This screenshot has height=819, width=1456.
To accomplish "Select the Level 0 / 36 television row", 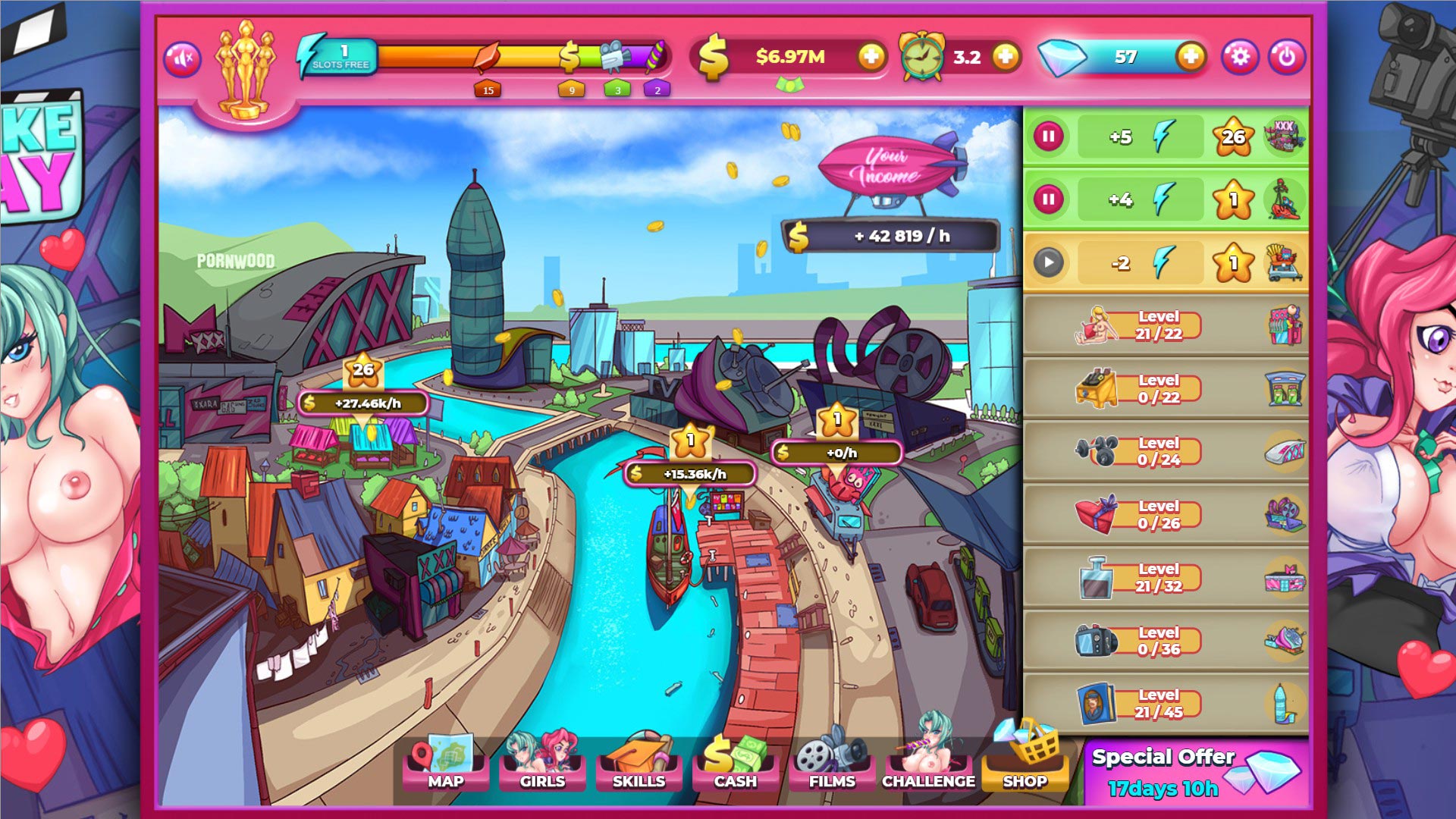I will (x=1166, y=641).
